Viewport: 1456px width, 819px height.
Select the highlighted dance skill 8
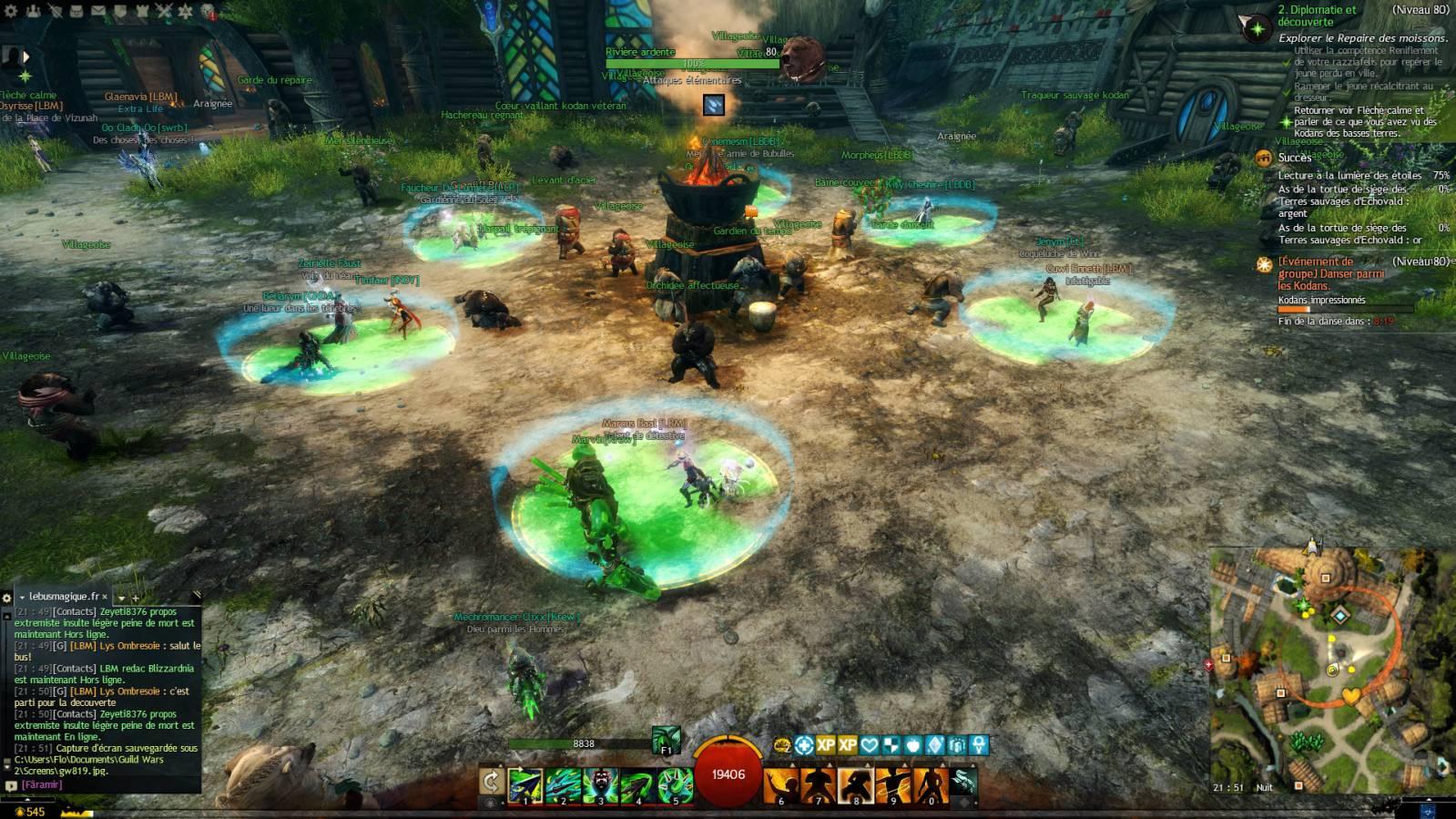point(856,785)
